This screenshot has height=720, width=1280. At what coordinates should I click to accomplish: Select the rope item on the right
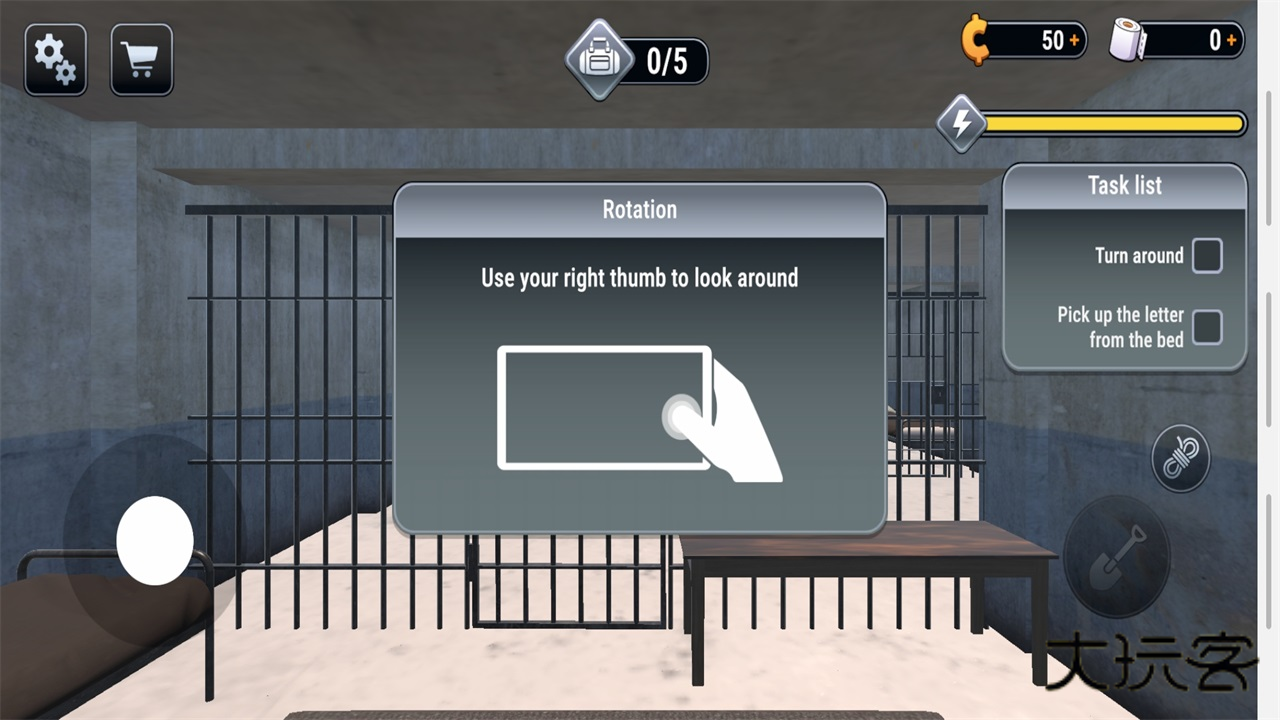[x=1181, y=457]
